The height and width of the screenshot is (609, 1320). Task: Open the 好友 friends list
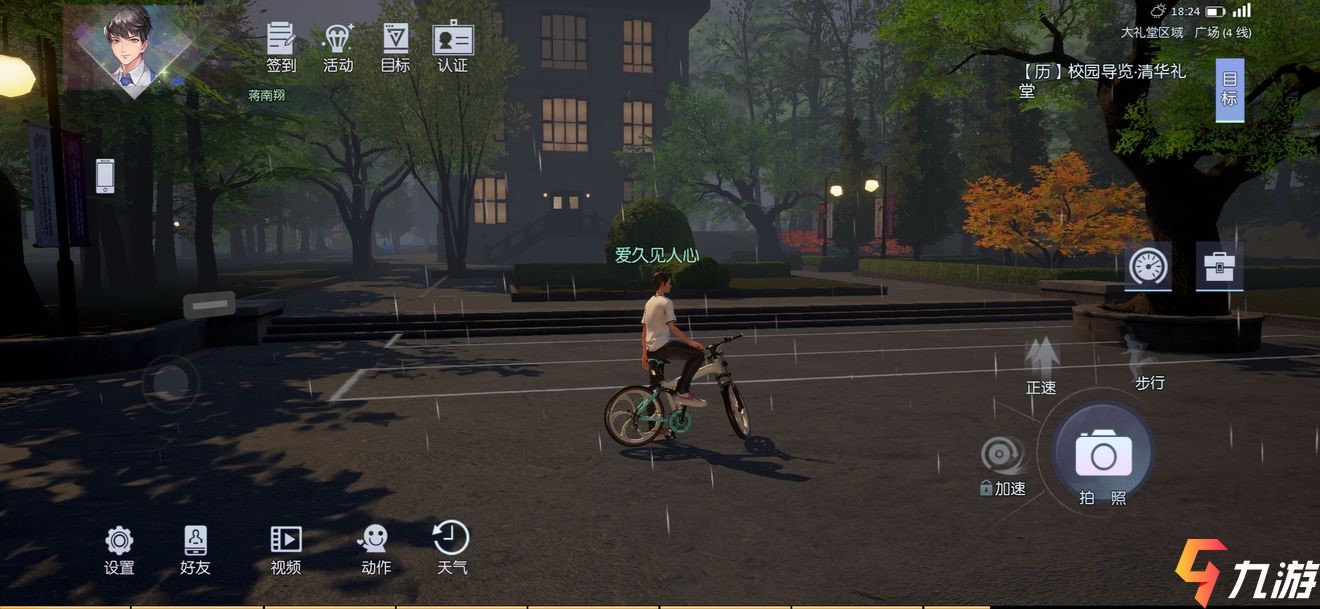pos(195,549)
